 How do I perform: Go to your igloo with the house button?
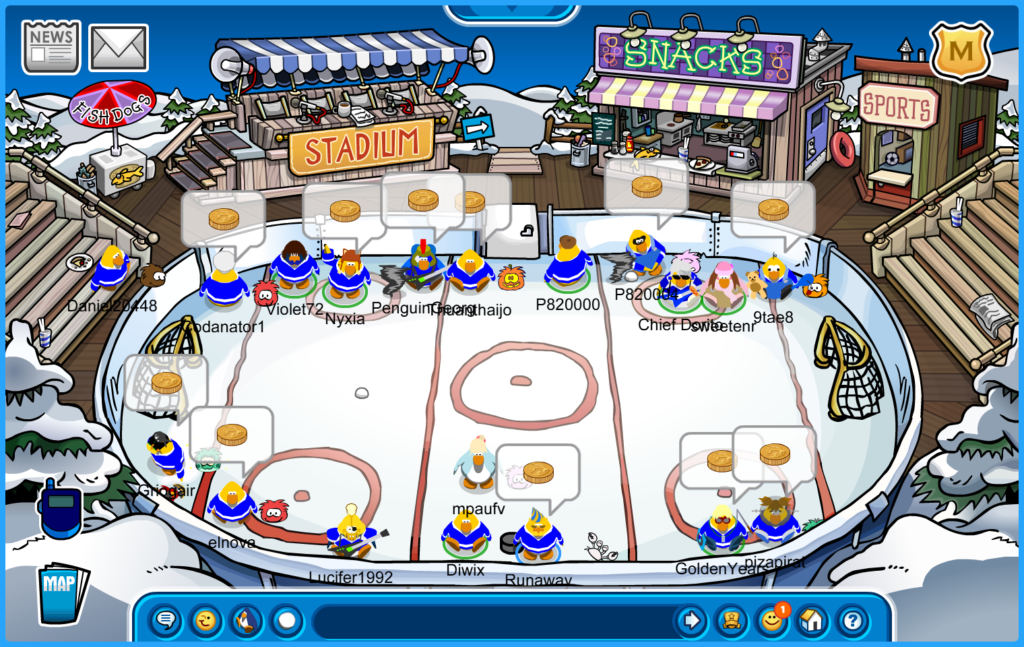click(812, 621)
